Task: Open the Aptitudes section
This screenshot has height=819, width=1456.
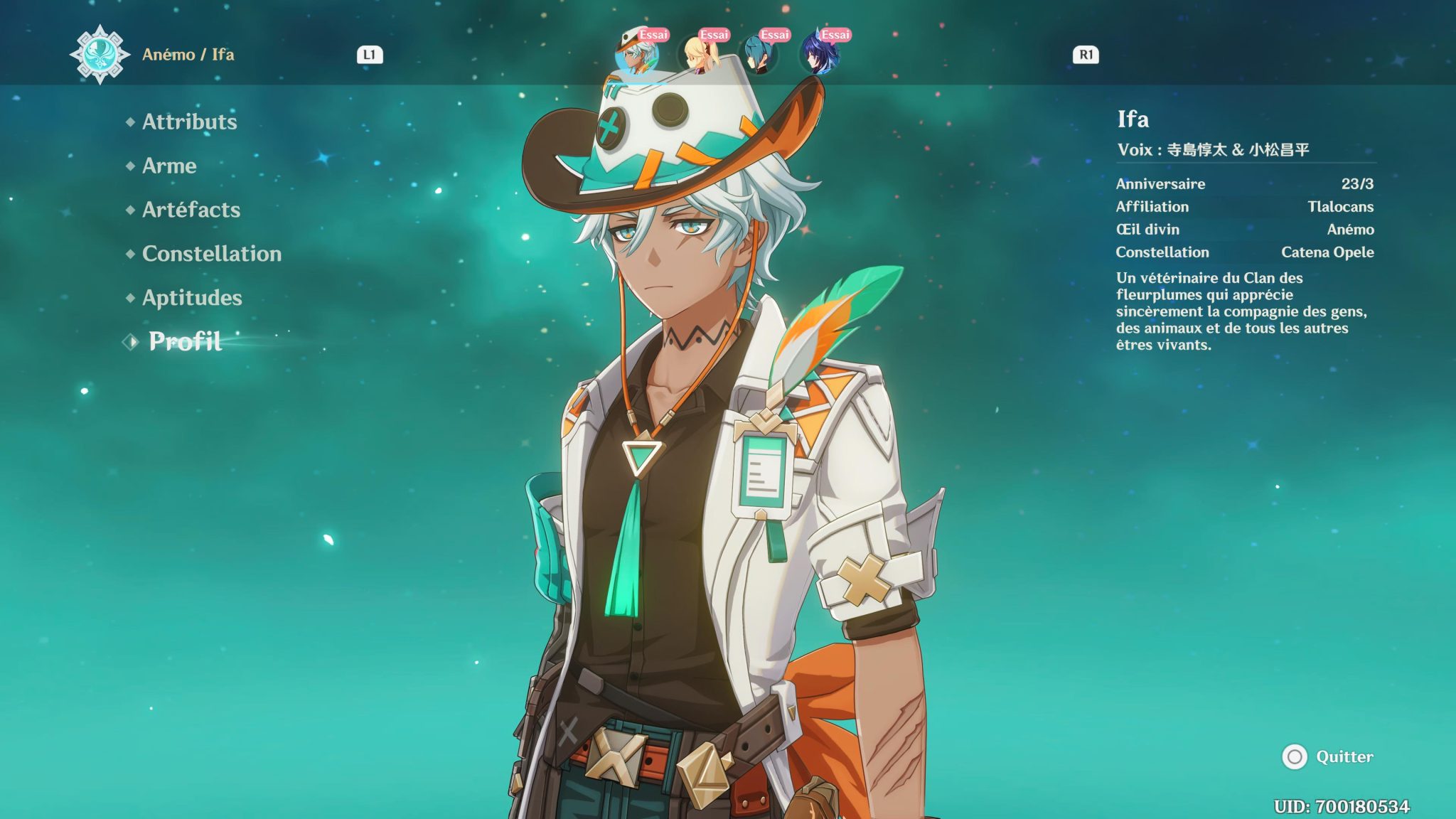Action: [x=191, y=298]
